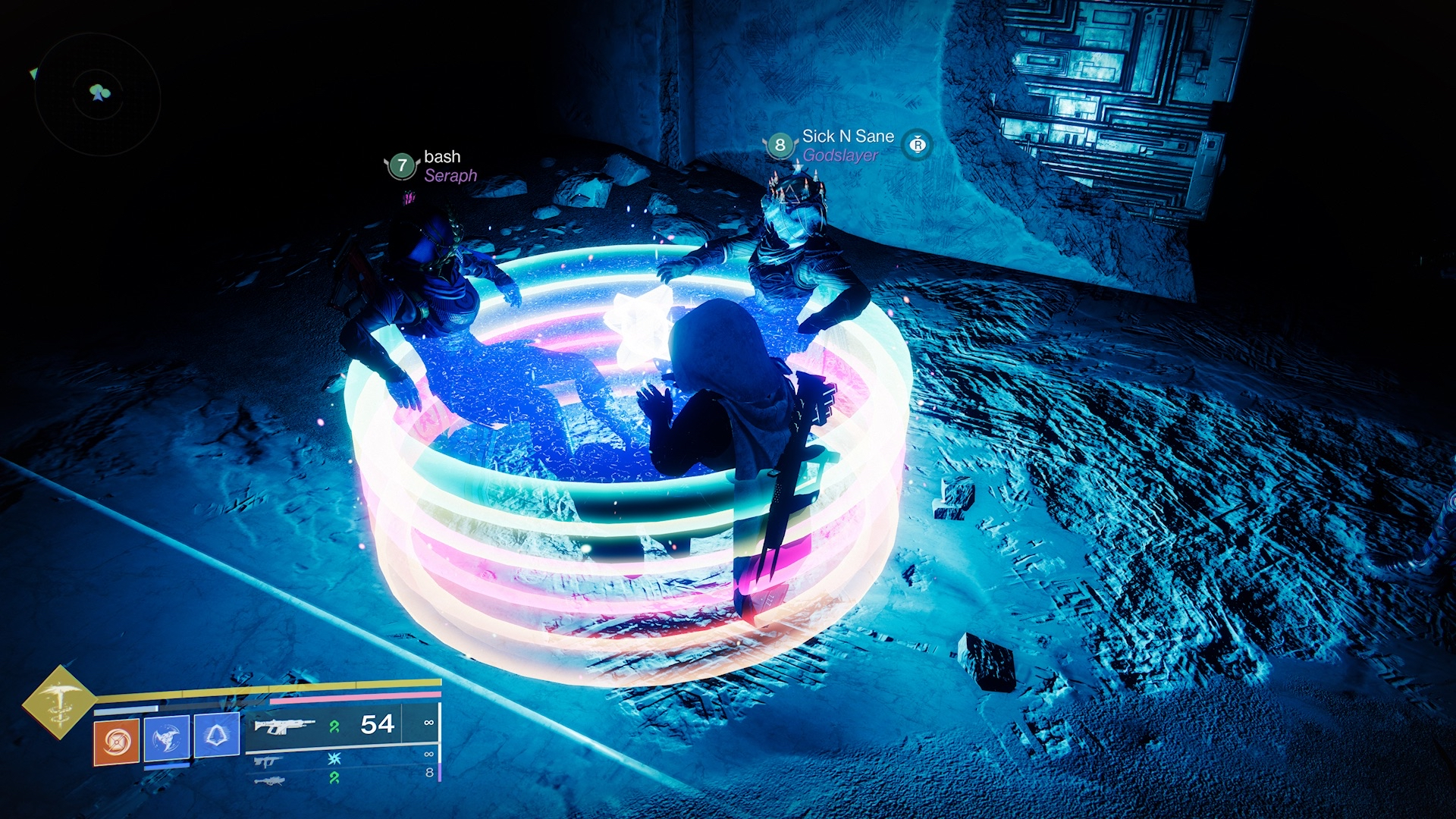Image resolution: width=1456 pixels, height=819 pixels.
Task: Select the orange grenade ability icon
Action: click(116, 741)
